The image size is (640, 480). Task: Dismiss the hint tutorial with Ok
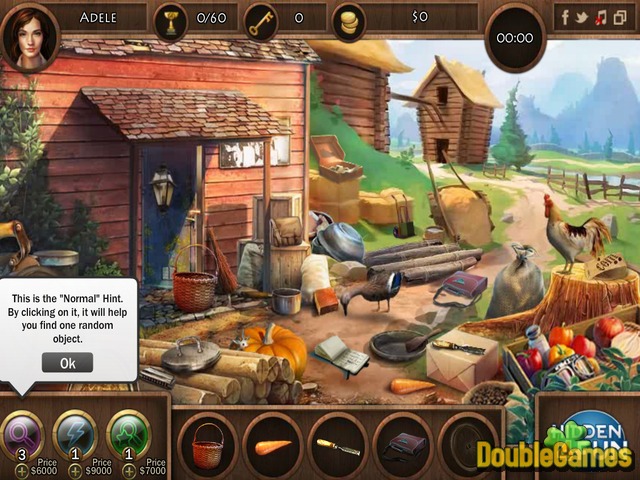click(x=67, y=363)
